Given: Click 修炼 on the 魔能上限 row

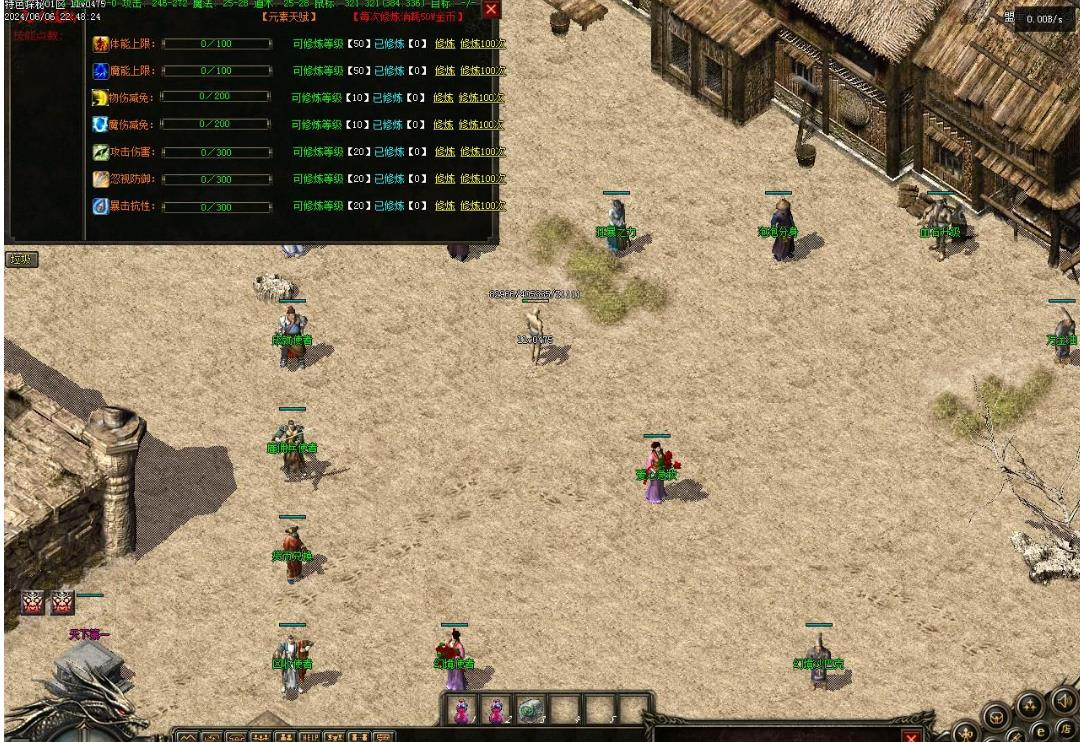Looking at the screenshot, I should click(445, 71).
